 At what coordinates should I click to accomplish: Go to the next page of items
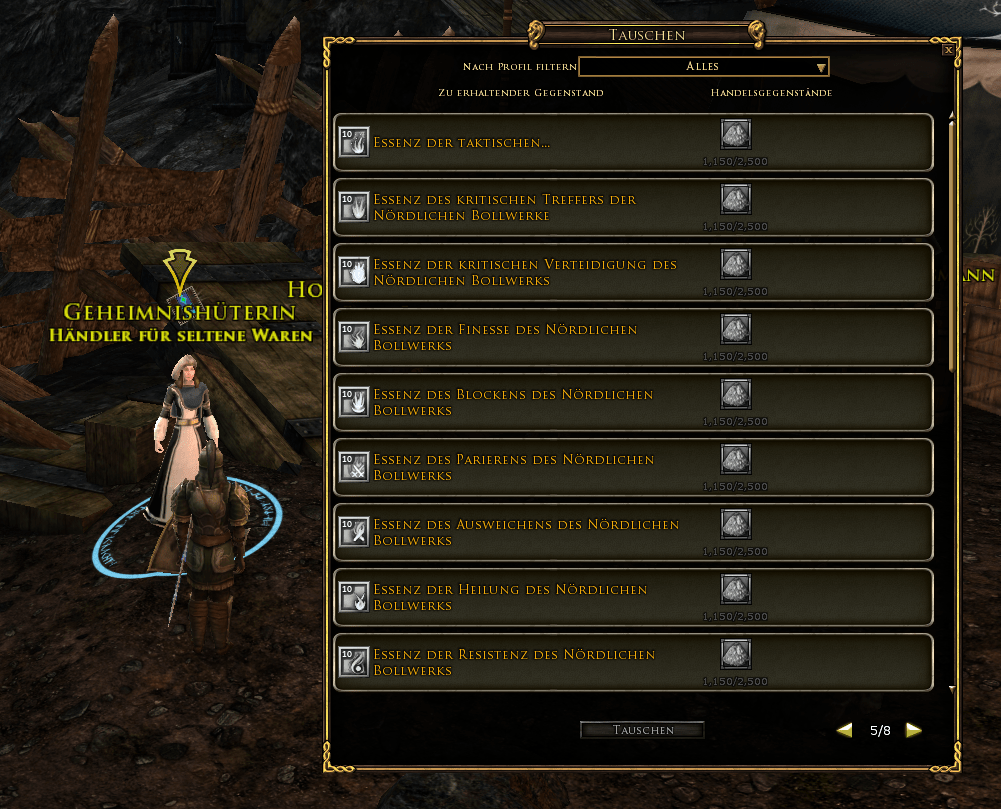(913, 730)
